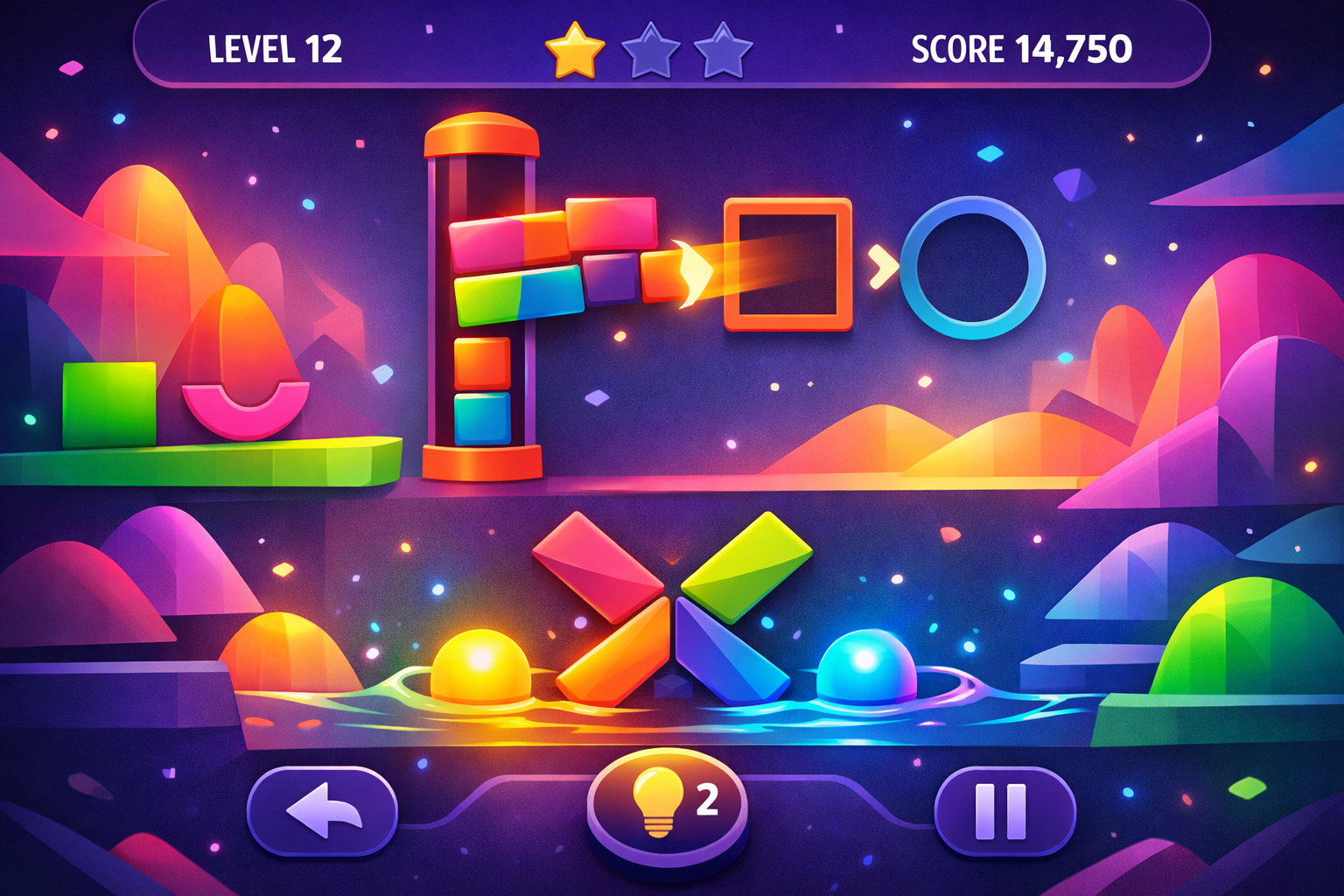Click the capsule-shaped block container tube

(x=482, y=297)
